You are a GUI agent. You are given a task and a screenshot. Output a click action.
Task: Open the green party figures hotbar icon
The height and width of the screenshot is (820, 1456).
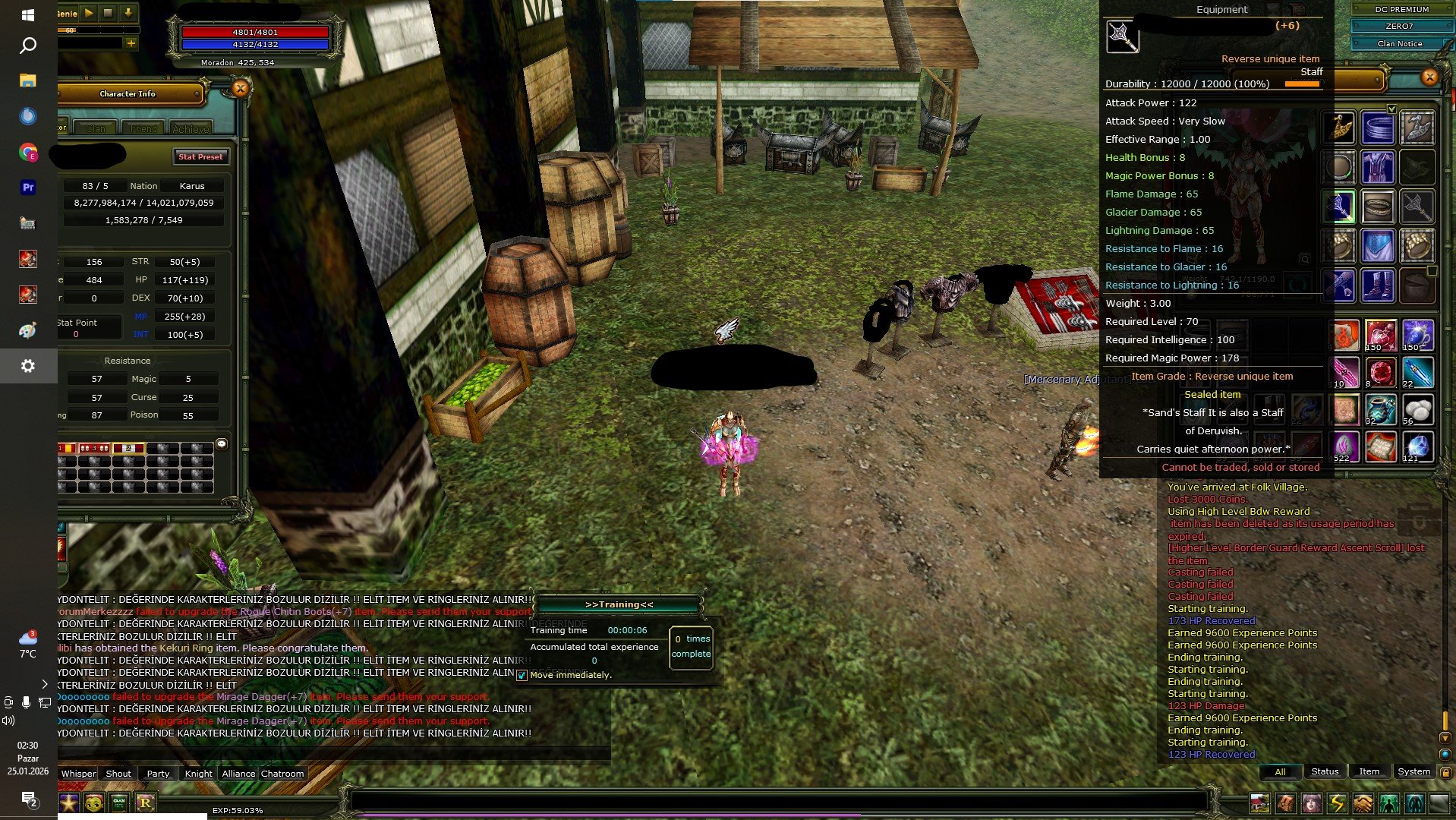coord(1390,803)
